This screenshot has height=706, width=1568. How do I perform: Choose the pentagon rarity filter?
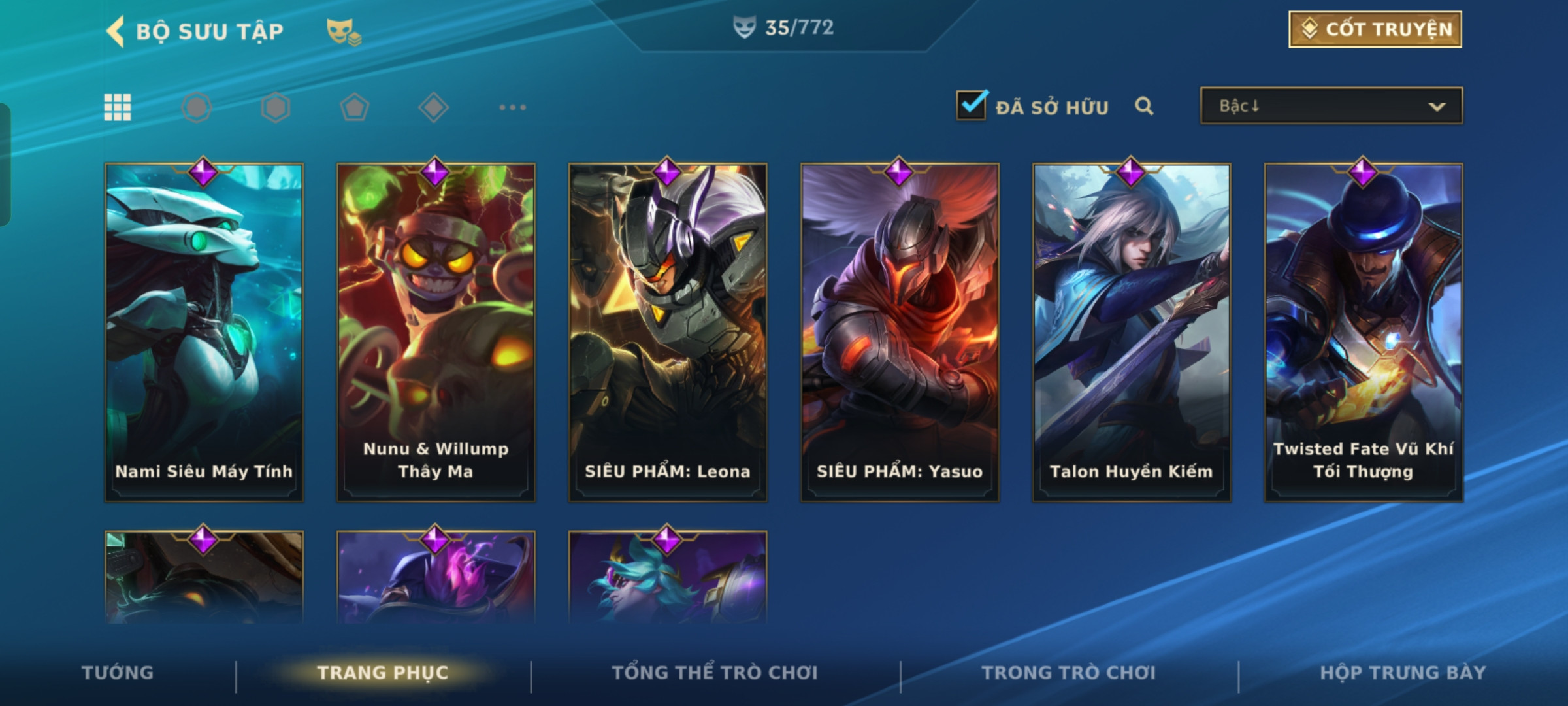tap(354, 107)
